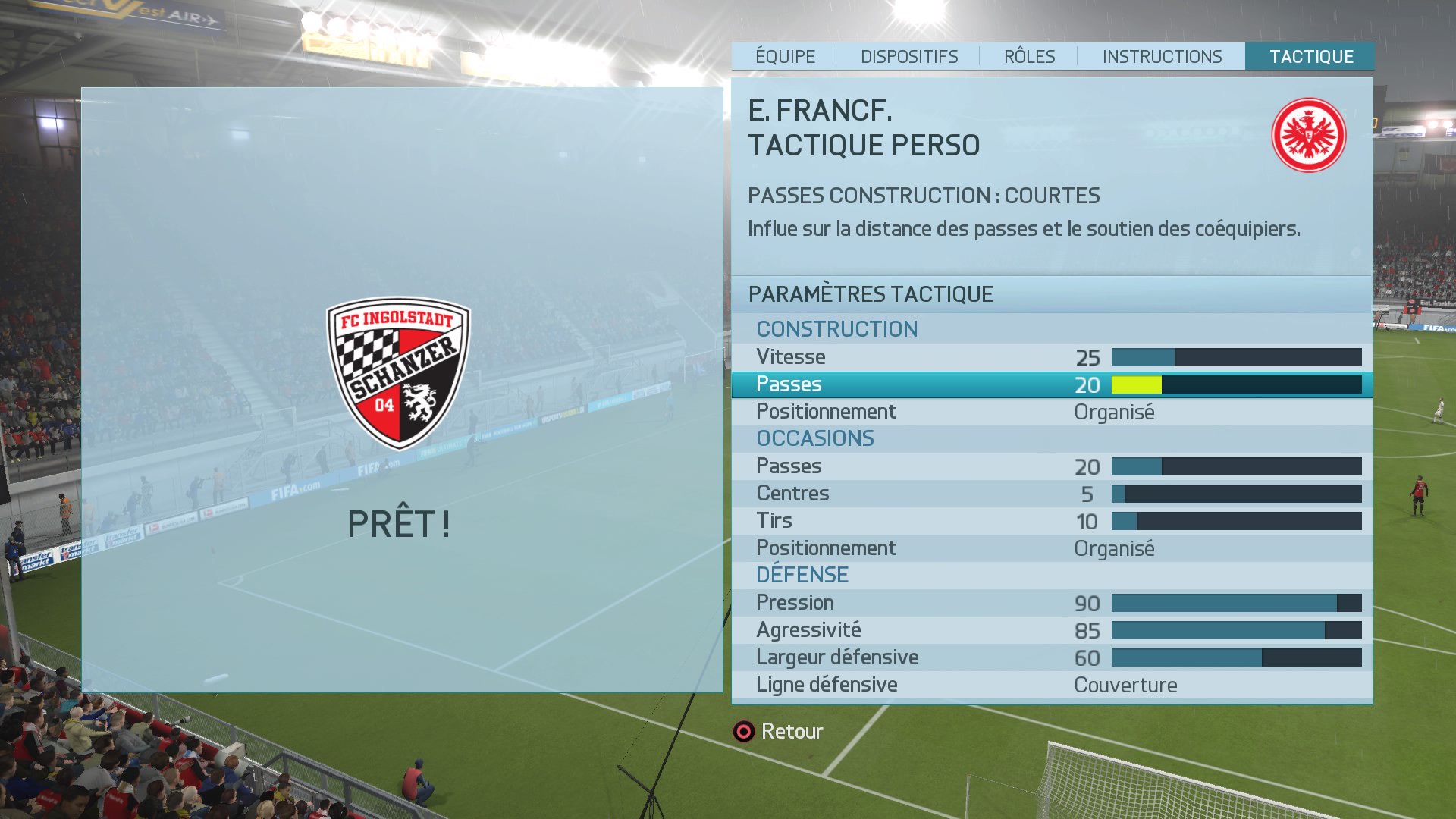Go to the INSTRUCTIONS tab

[x=1162, y=57]
